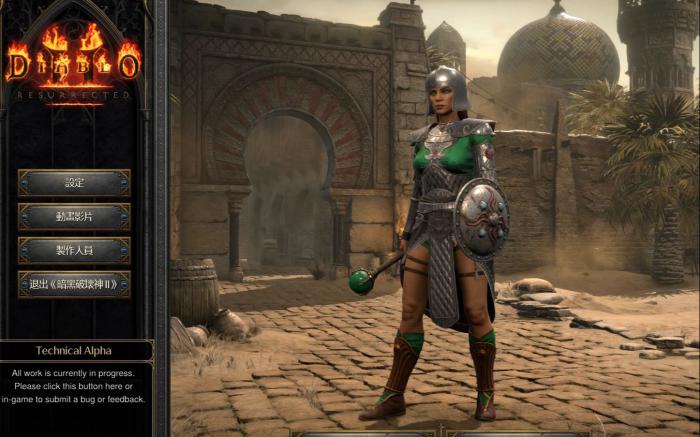View the 製作人員 credits
This screenshot has width=700, height=437.
pos(74,250)
